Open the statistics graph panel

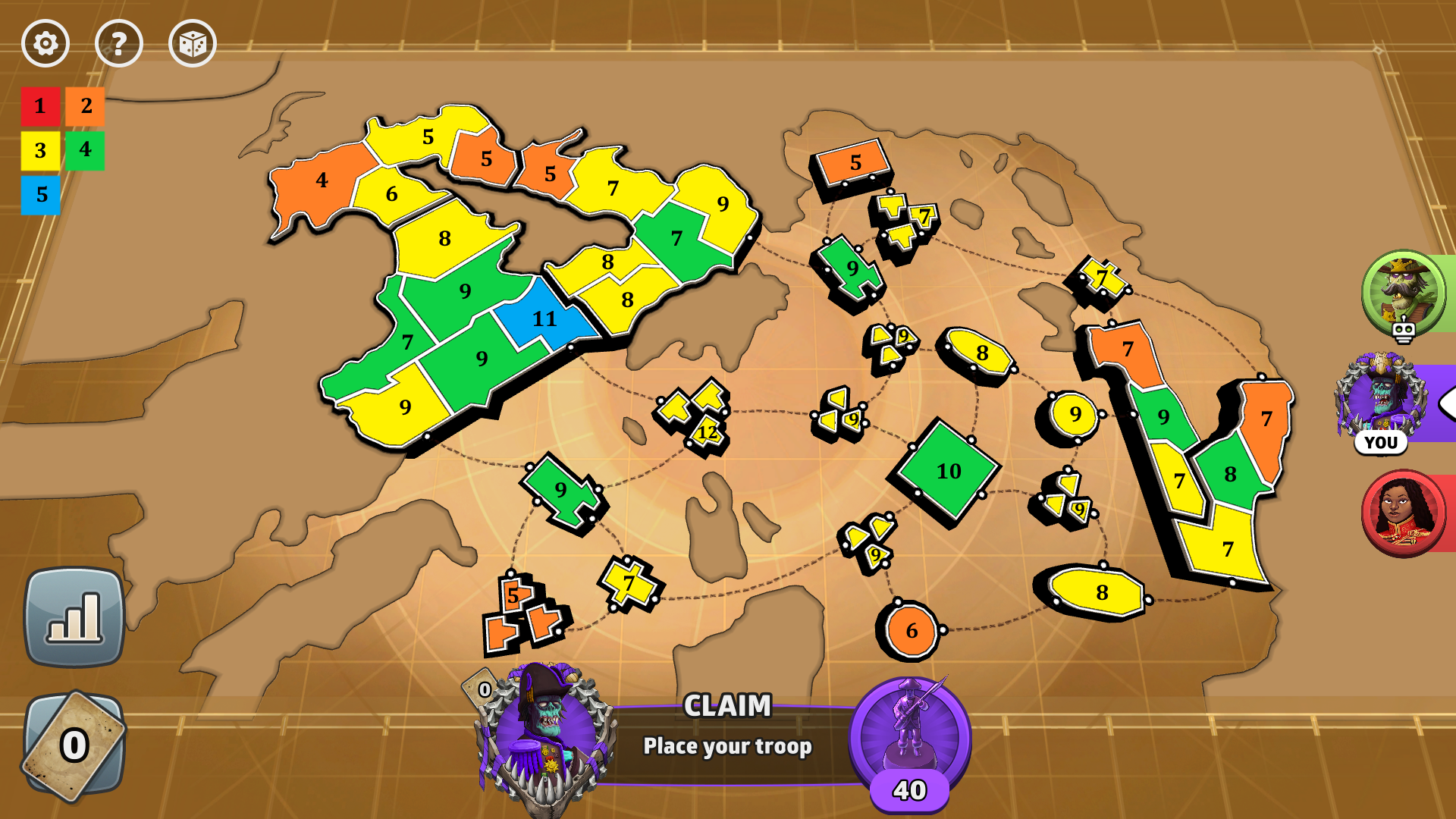coord(74,614)
